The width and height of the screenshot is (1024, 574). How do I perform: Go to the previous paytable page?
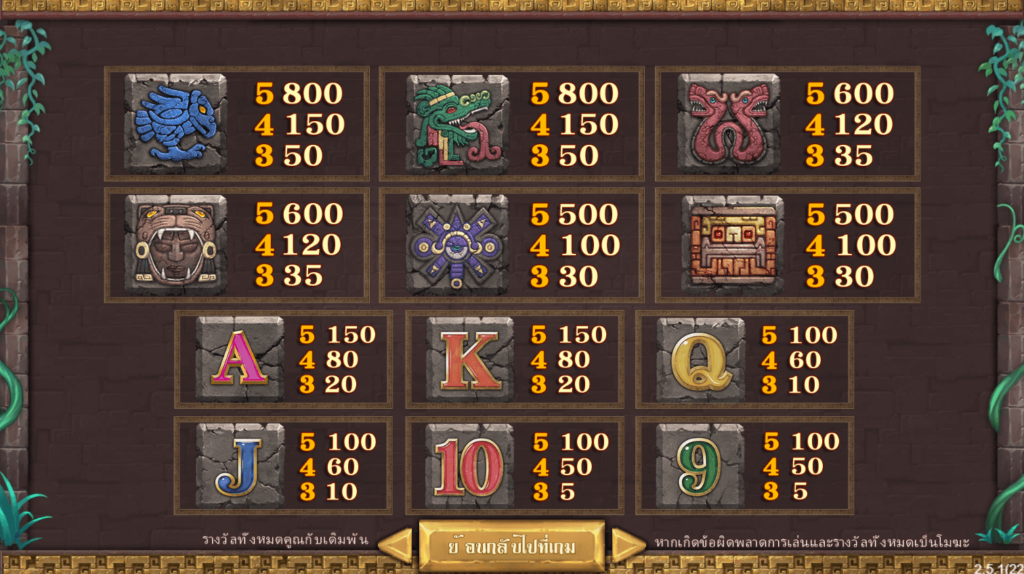[396, 545]
